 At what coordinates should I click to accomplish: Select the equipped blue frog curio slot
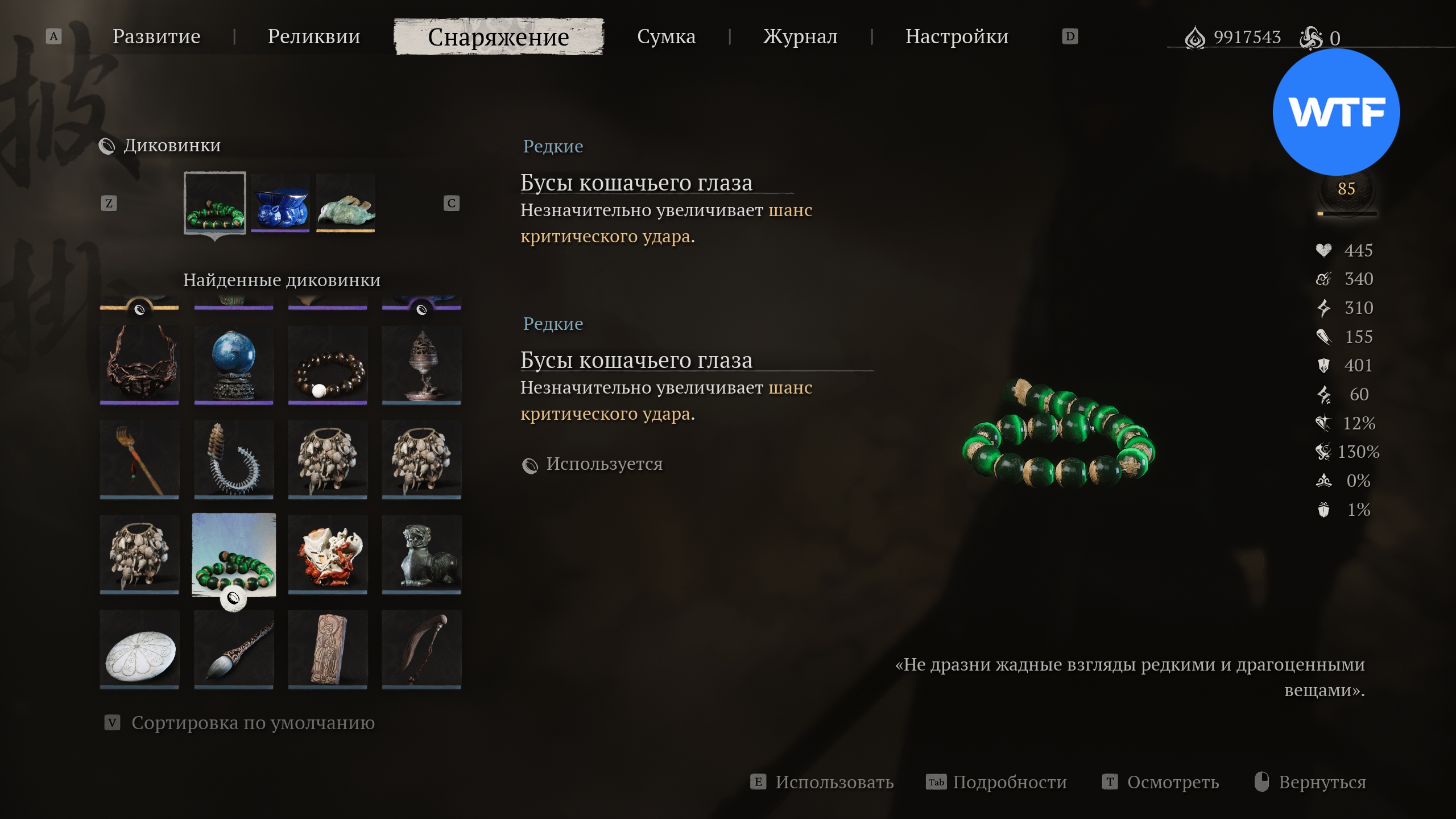(280, 204)
